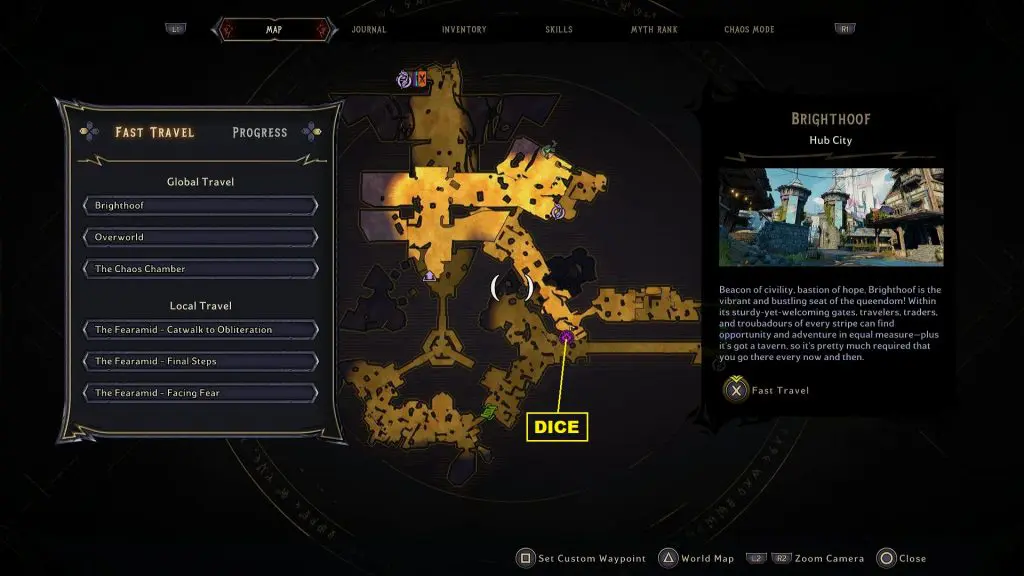1024x576 pixels.
Task: Select The Fearamid - Final Steps
Action: tap(201, 361)
